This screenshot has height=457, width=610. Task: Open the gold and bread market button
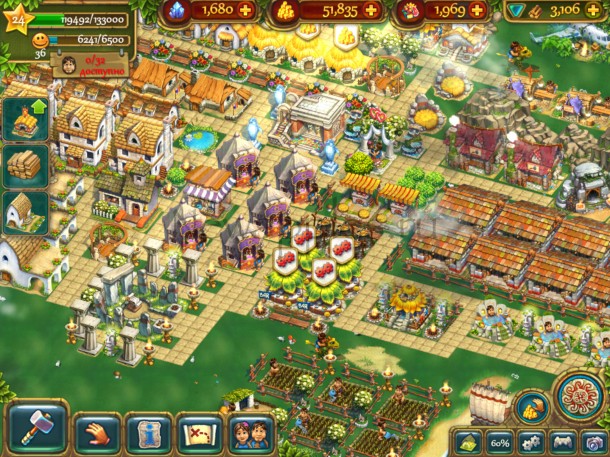(529, 406)
